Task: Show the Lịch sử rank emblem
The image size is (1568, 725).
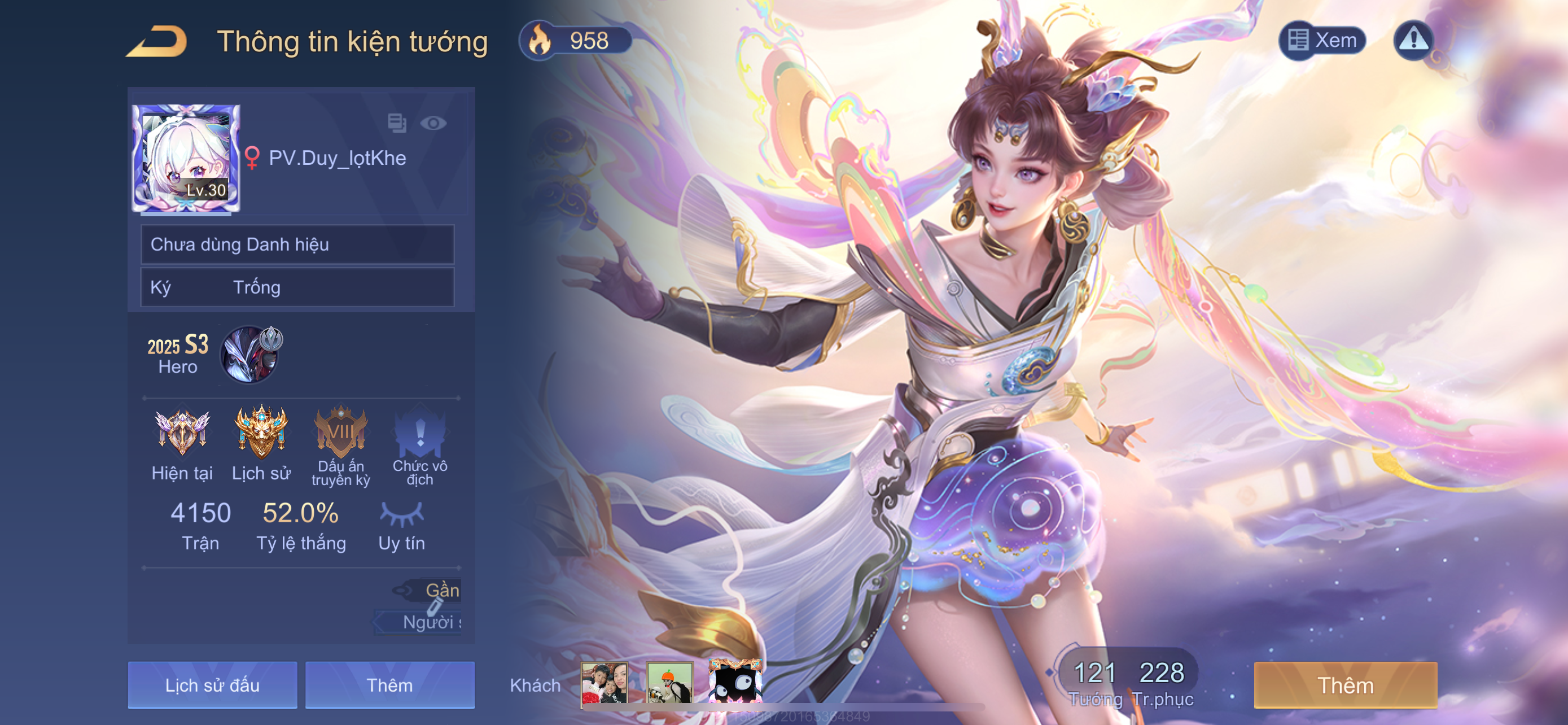Action: tap(261, 433)
